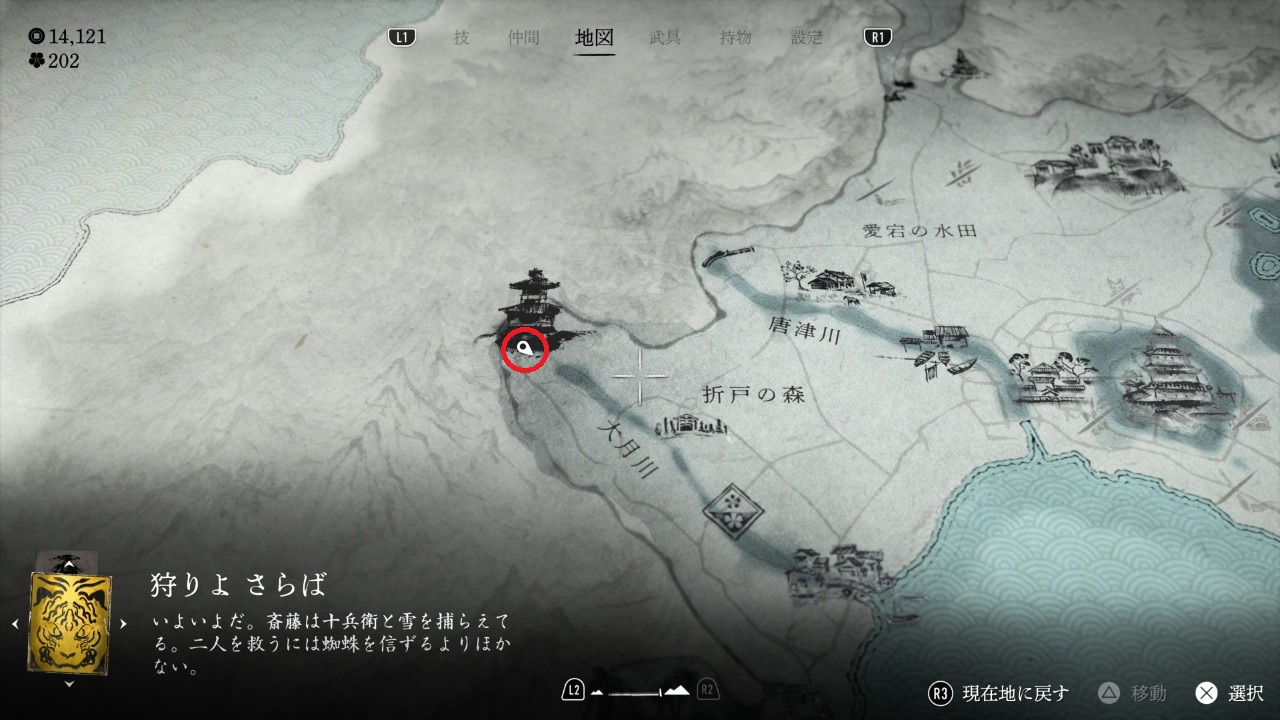Viewport: 1280px width, 720px height.
Task: Show the next quest with the right arrow
Action: point(123,624)
